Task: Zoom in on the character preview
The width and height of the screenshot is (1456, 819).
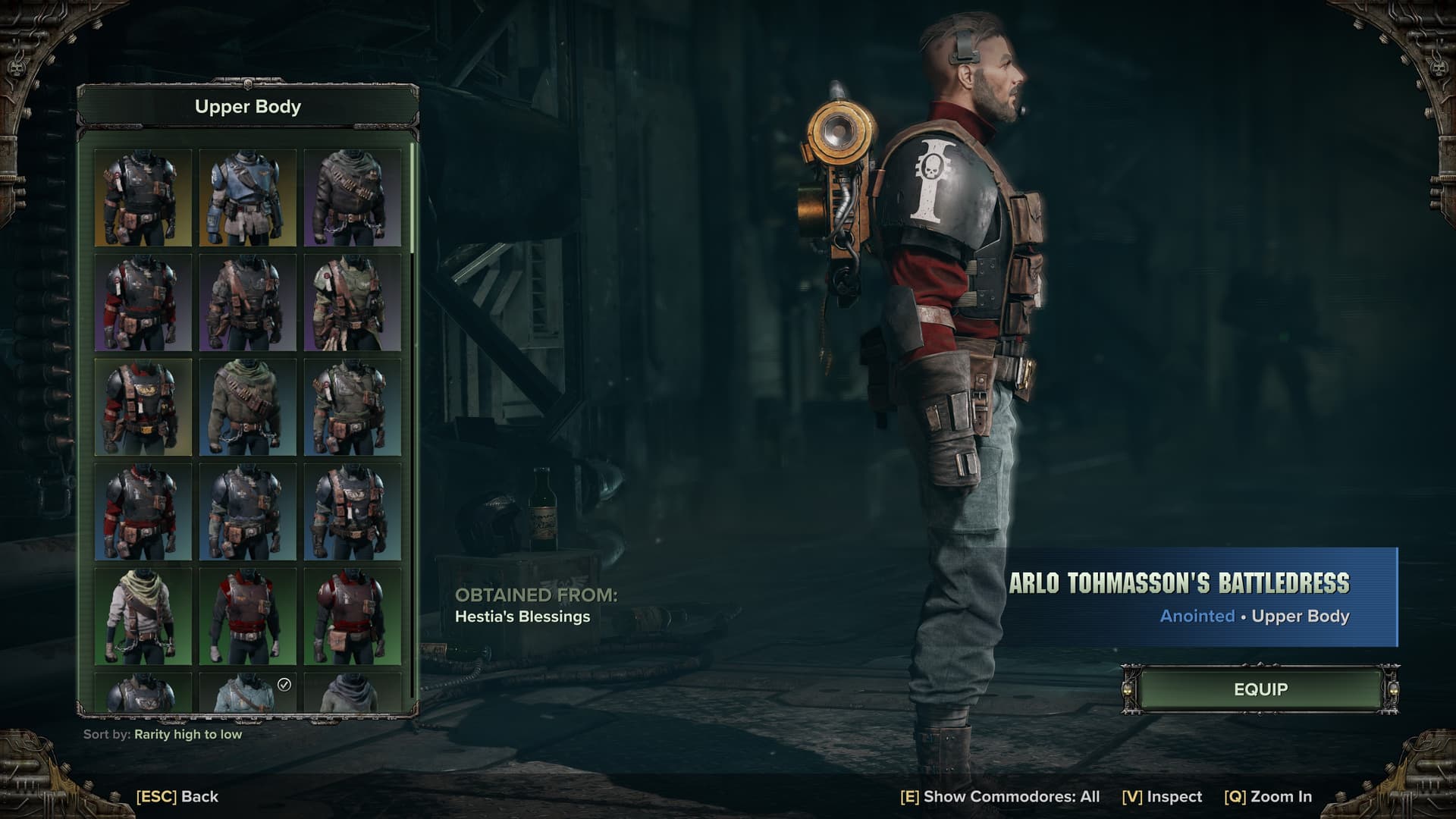Action: (x=1268, y=796)
